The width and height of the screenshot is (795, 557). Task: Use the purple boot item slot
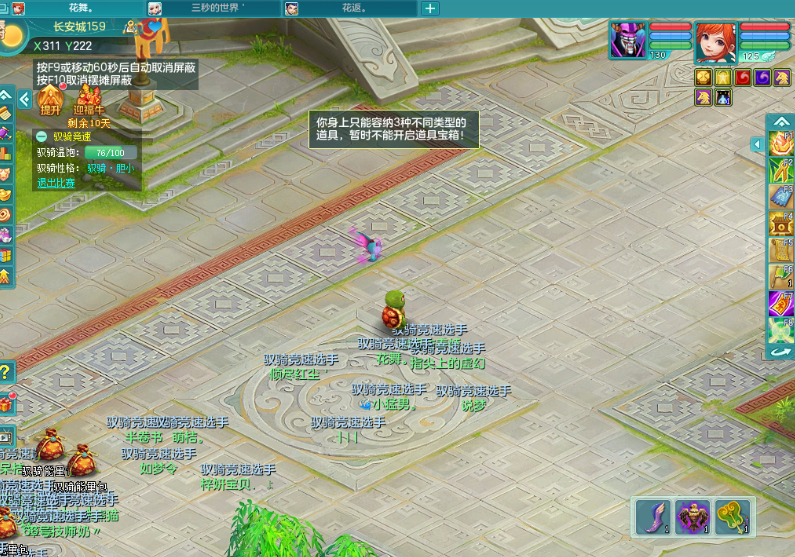pos(654,517)
